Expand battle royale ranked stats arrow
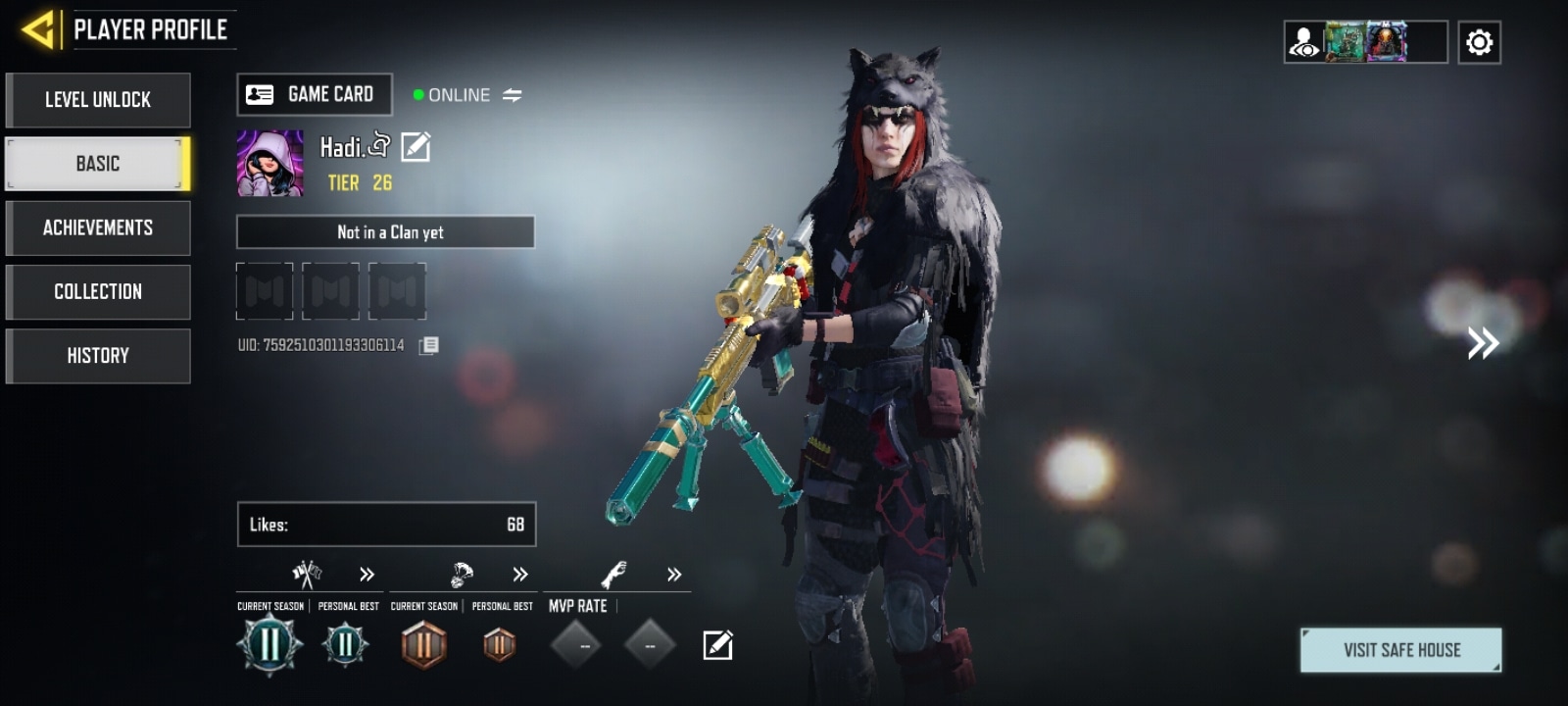The width and height of the screenshot is (1568, 706). pos(520,575)
